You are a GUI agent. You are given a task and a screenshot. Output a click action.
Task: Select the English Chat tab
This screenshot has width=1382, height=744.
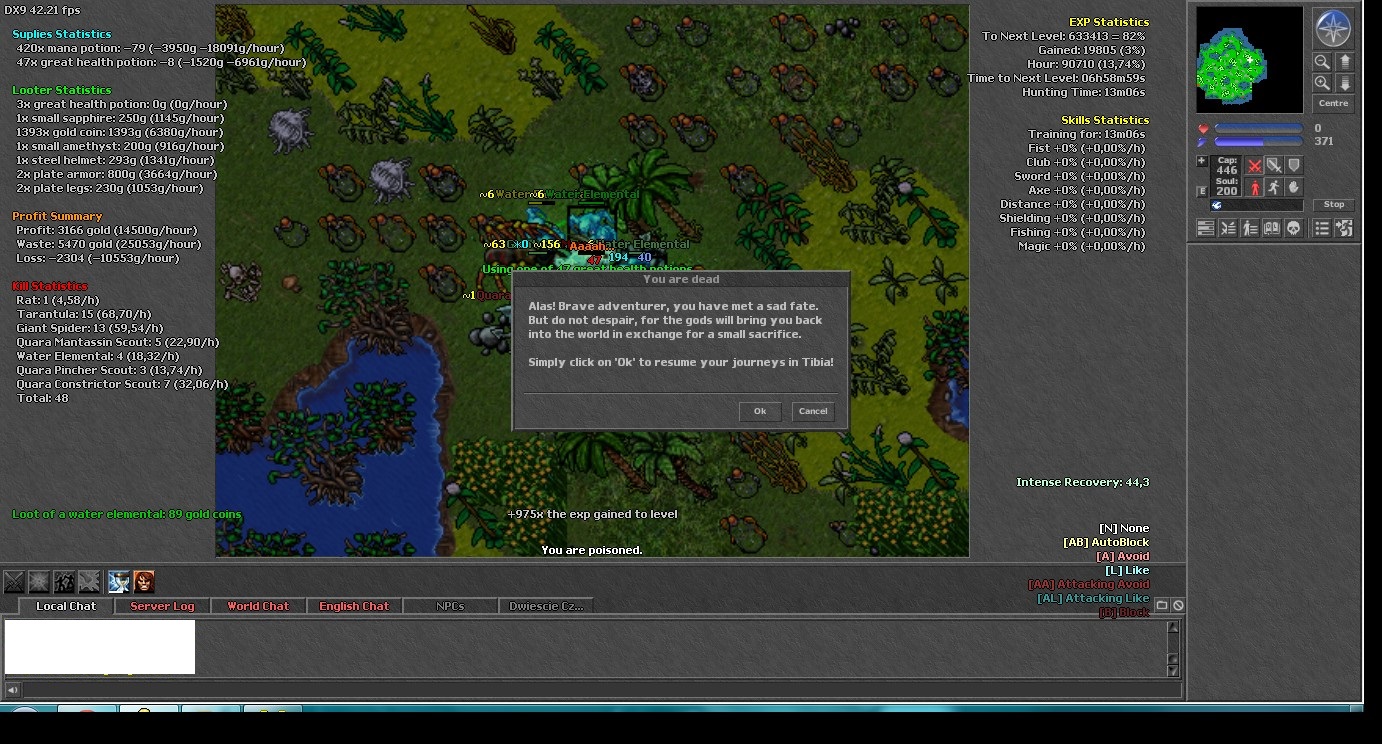354,606
